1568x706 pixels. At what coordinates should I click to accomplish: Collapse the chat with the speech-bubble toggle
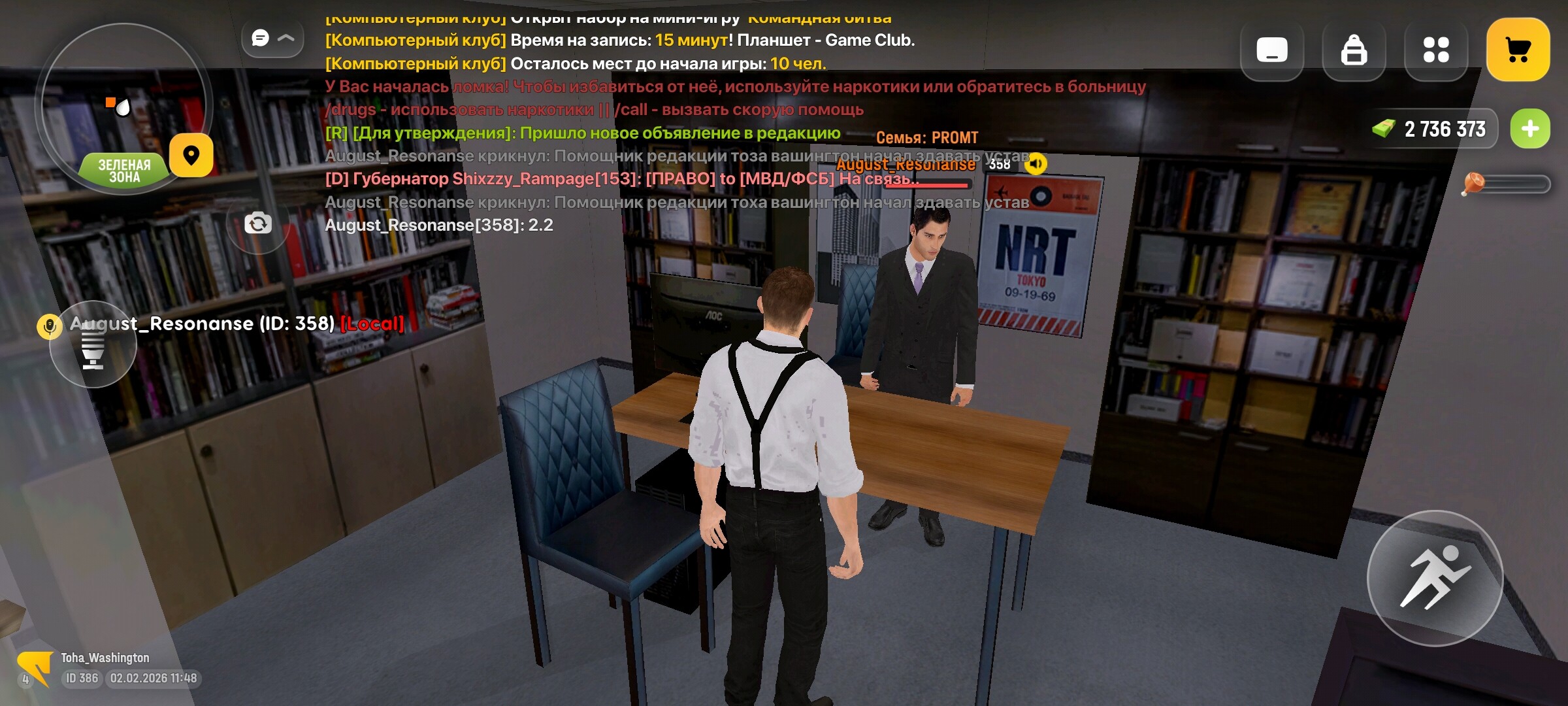(x=272, y=39)
